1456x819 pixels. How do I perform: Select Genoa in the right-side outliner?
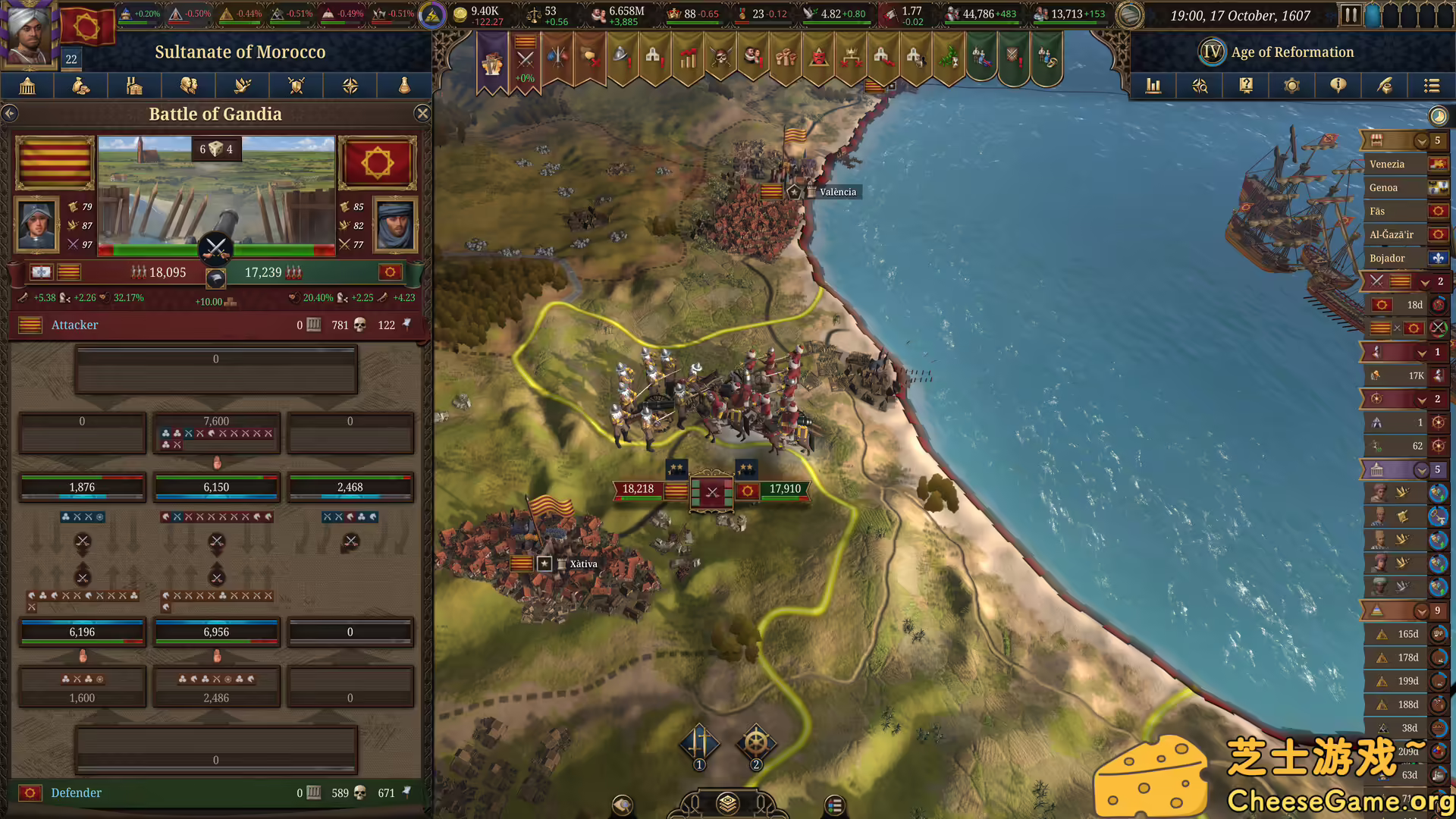1388,187
